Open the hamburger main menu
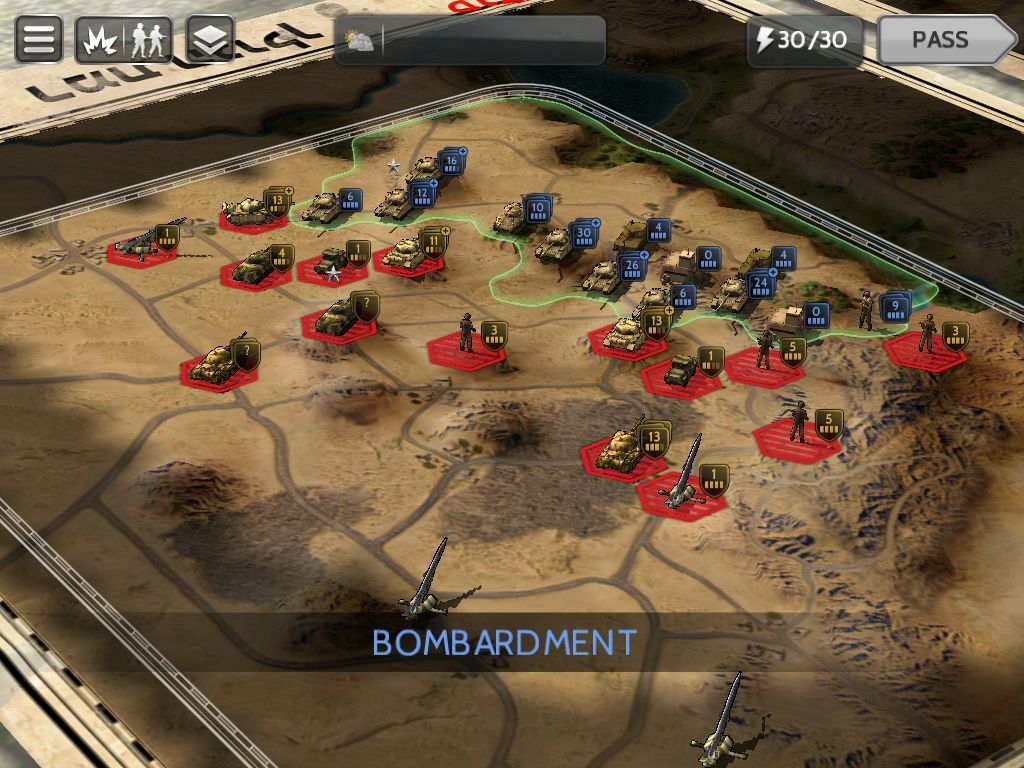 pos(39,40)
